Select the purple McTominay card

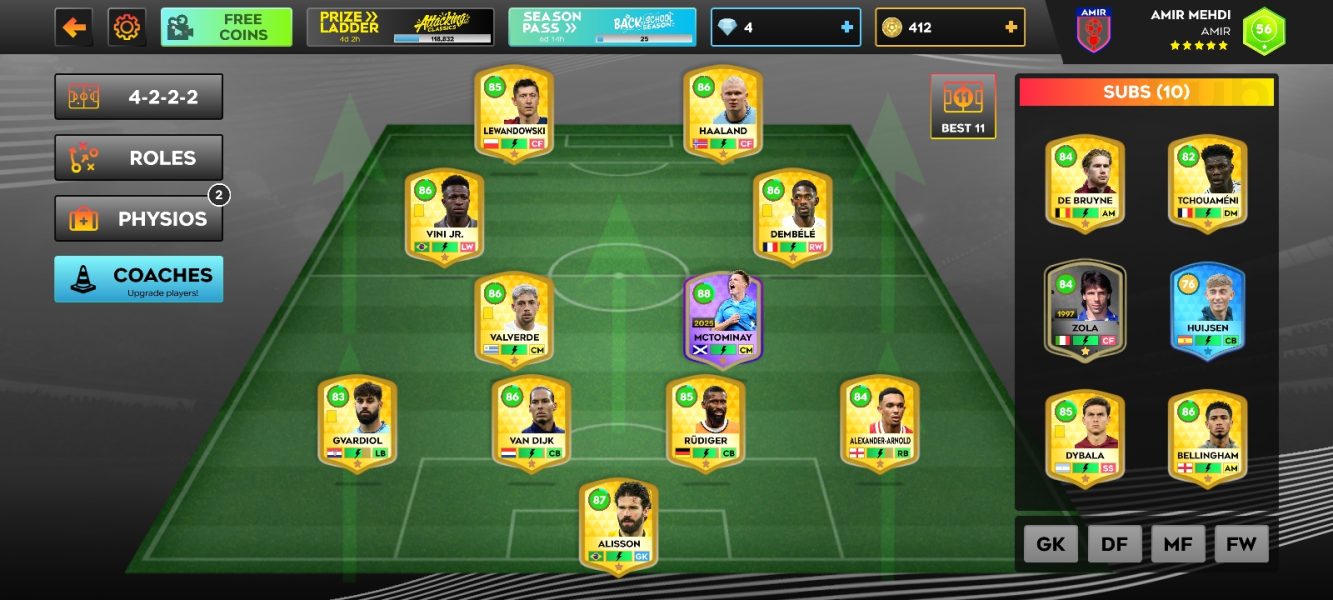click(x=723, y=319)
